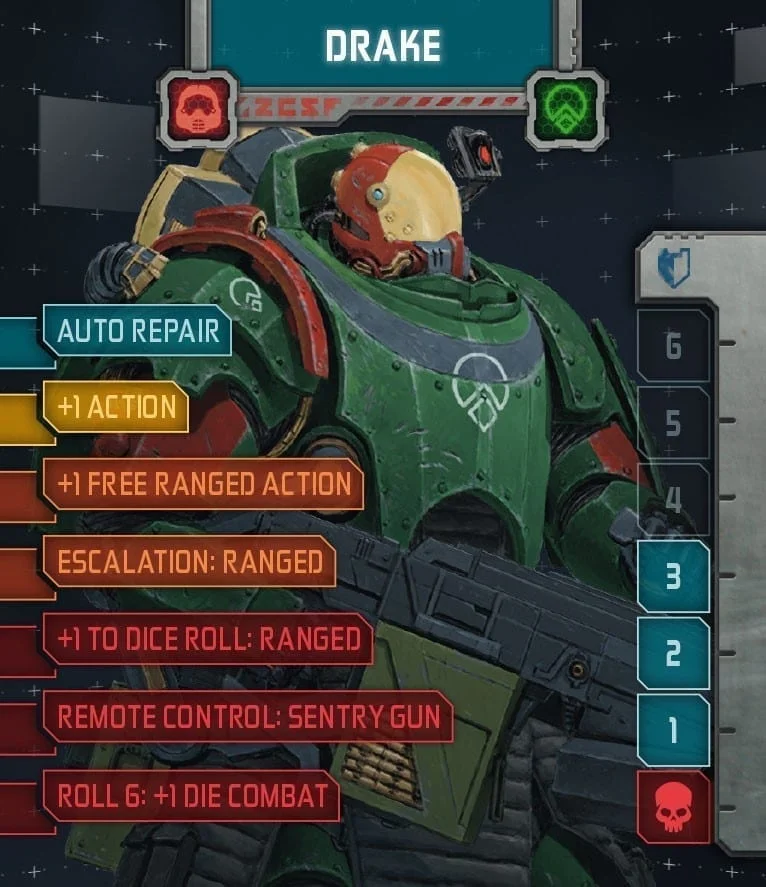
Task: Click the red skull death slot
Action: [673, 807]
